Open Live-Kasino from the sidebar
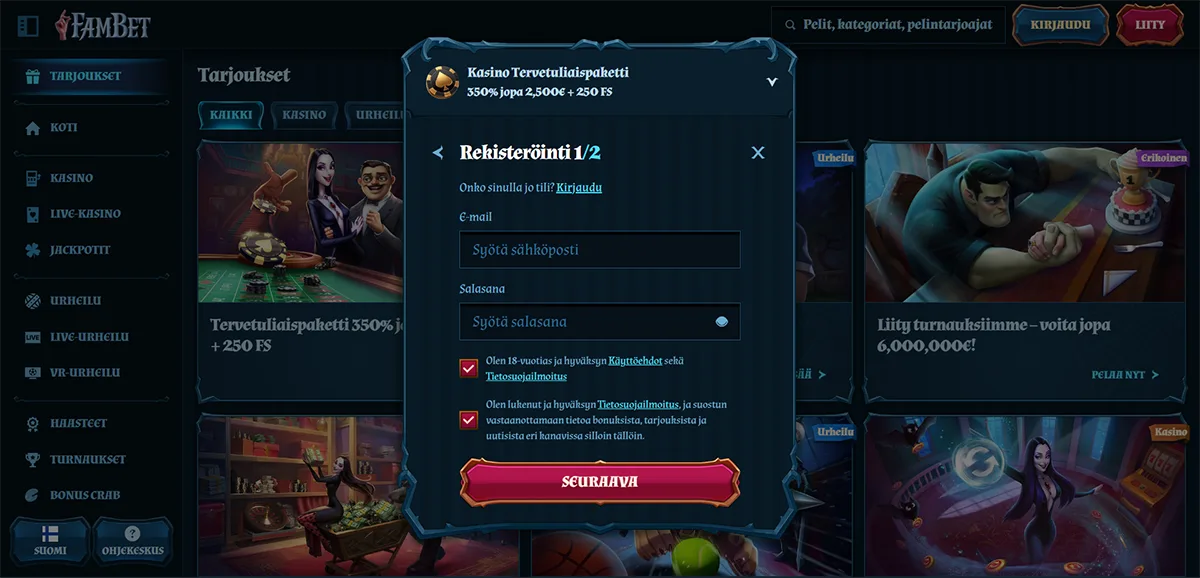This screenshot has width=1200, height=578. point(85,214)
